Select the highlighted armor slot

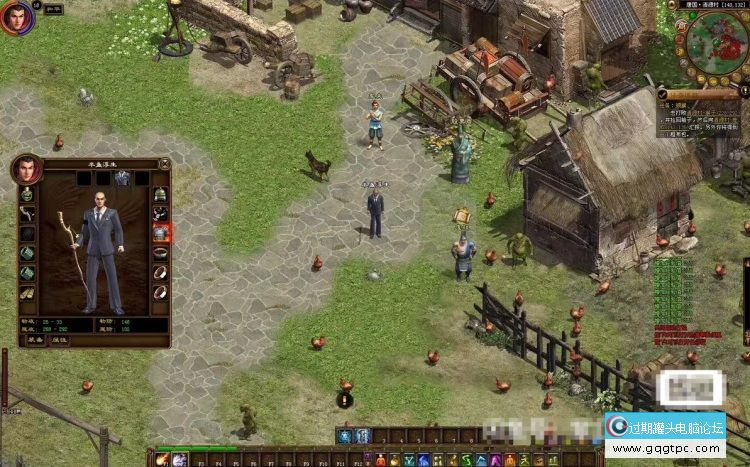[160, 233]
